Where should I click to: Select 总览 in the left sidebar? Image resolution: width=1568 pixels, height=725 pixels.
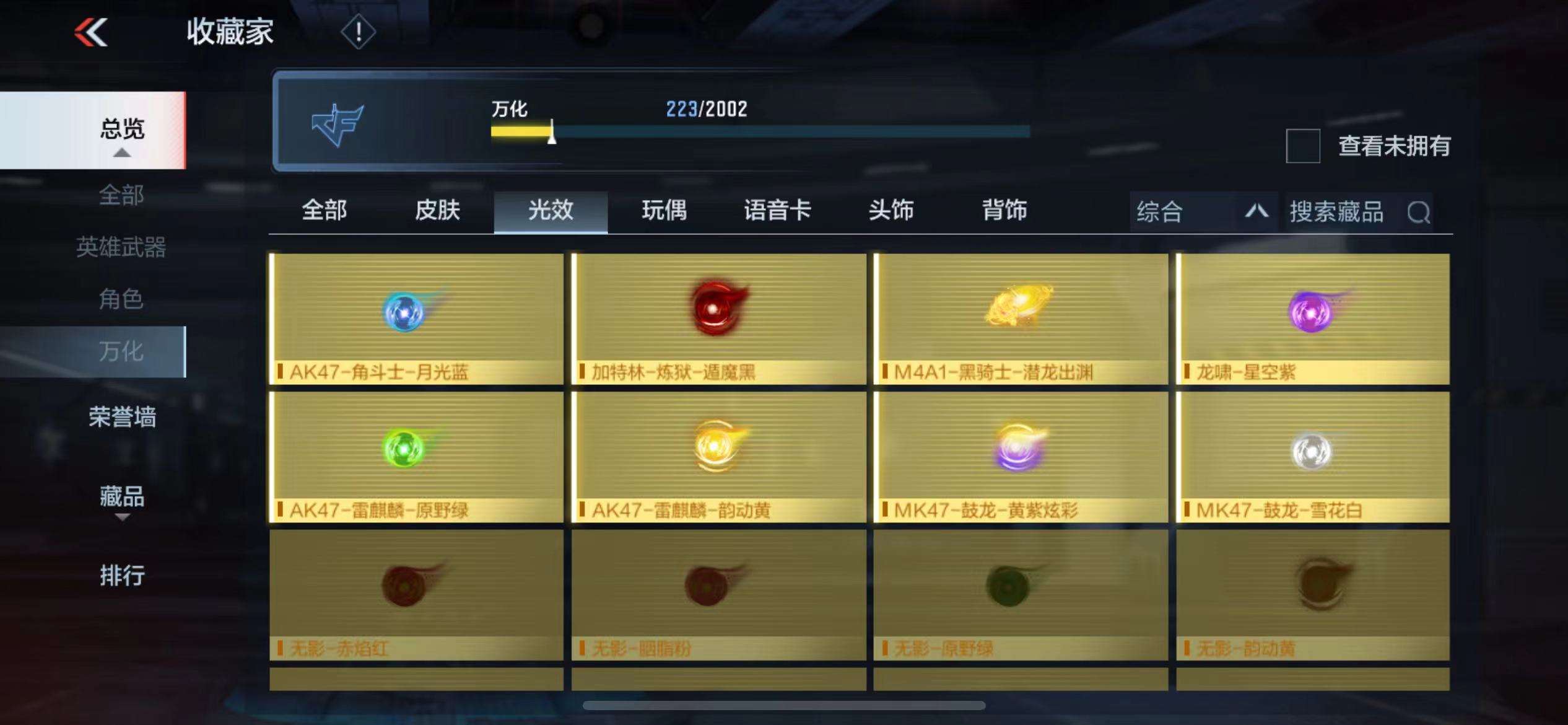coord(121,130)
